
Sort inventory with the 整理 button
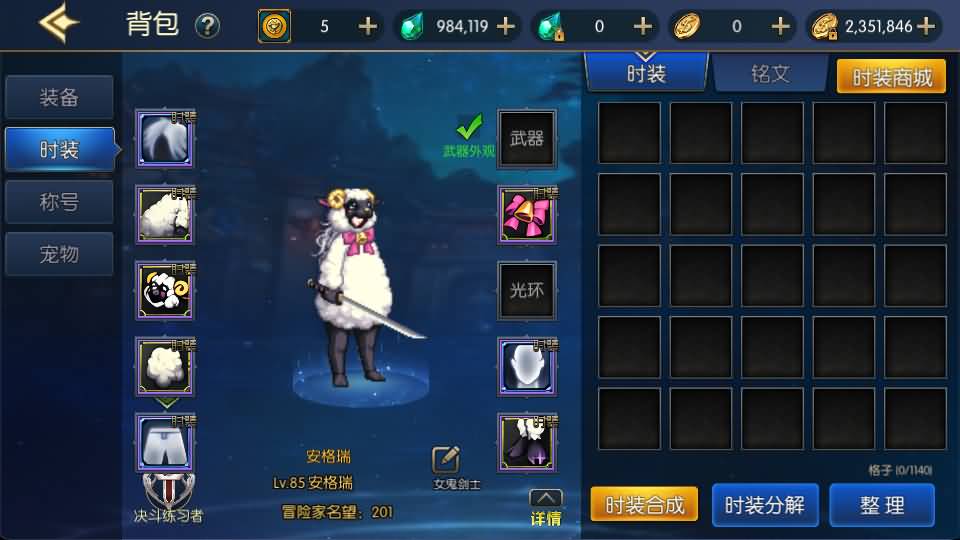881,505
